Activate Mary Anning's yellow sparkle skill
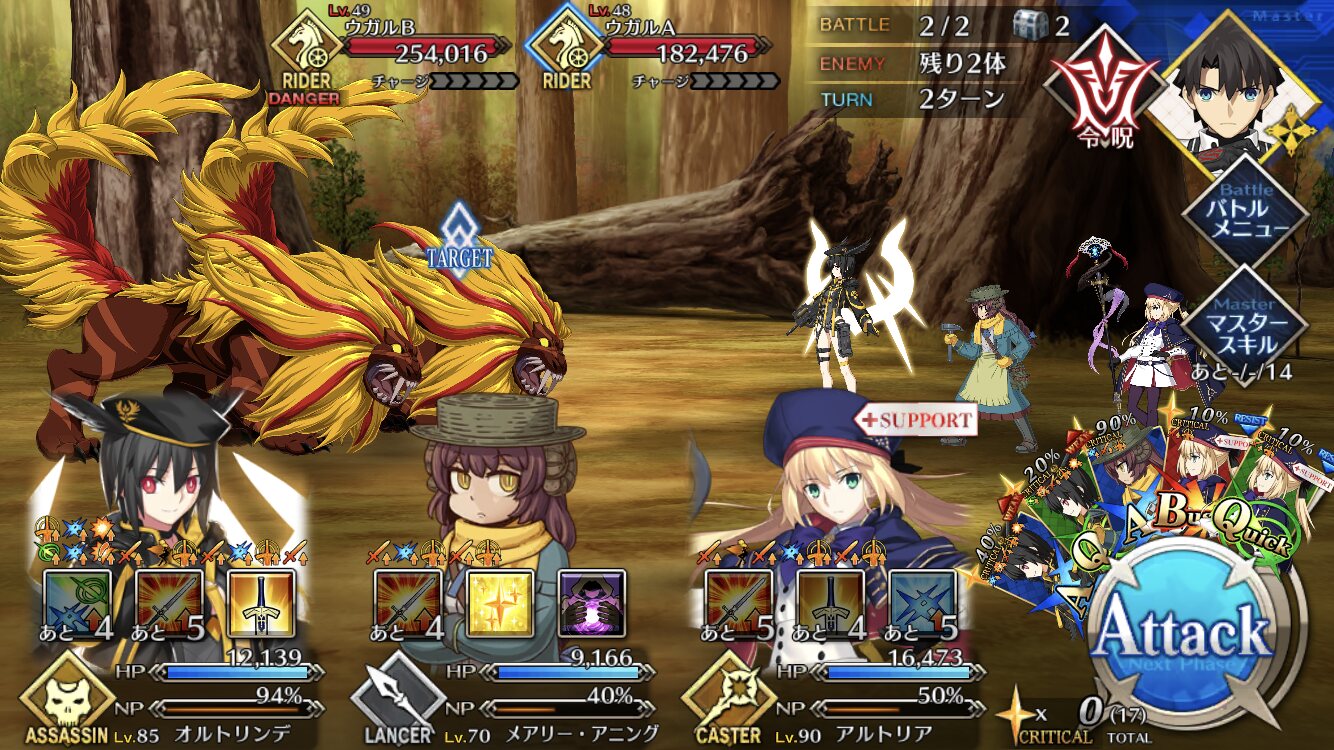The width and height of the screenshot is (1334, 750). coord(499,603)
